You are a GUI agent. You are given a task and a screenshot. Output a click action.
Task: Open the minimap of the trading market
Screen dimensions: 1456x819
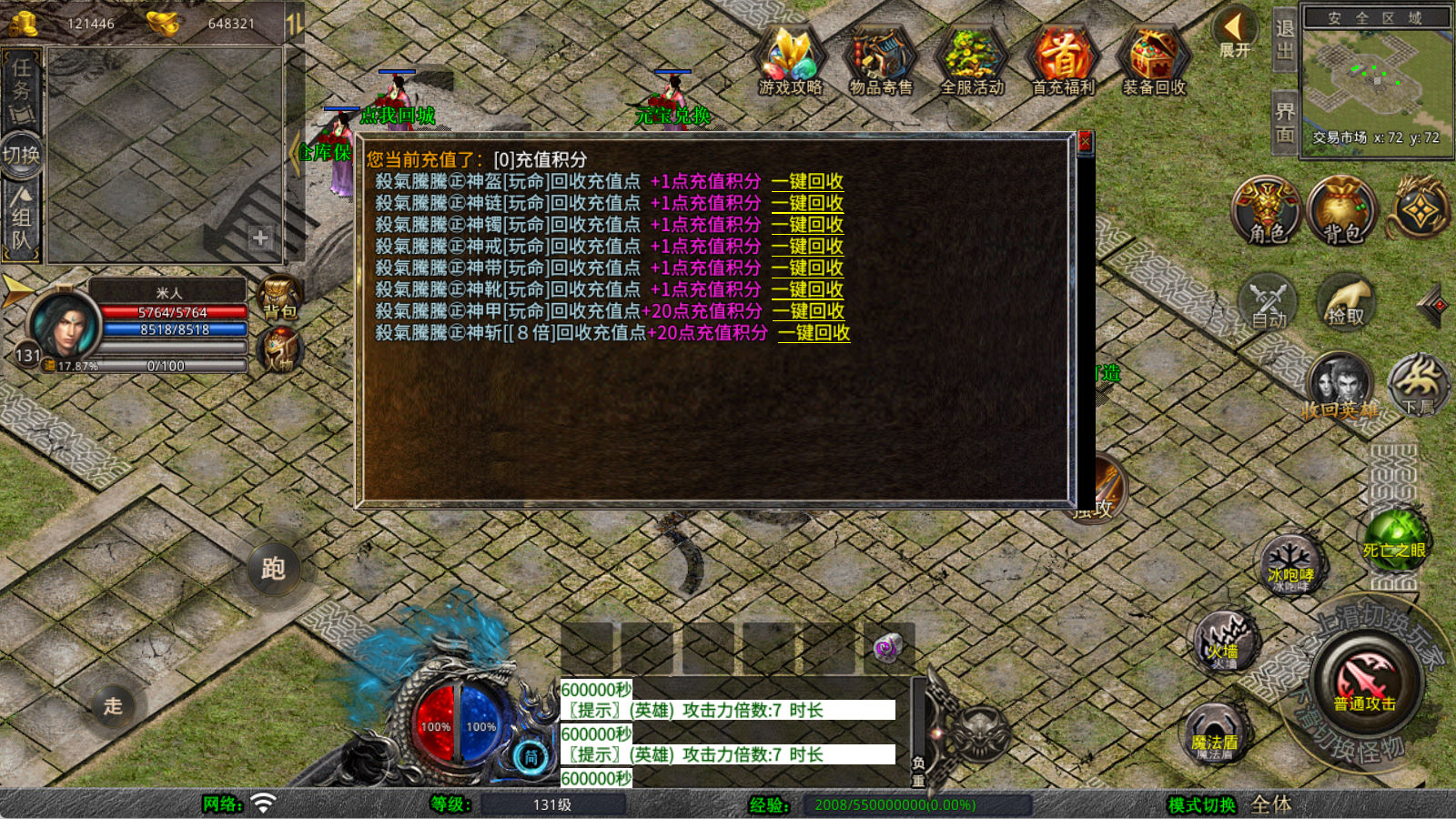click(x=1375, y=80)
